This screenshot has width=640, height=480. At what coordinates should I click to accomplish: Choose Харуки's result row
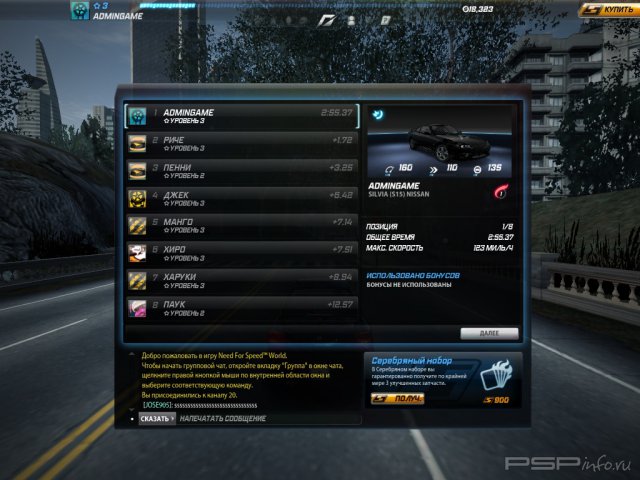(242, 280)
